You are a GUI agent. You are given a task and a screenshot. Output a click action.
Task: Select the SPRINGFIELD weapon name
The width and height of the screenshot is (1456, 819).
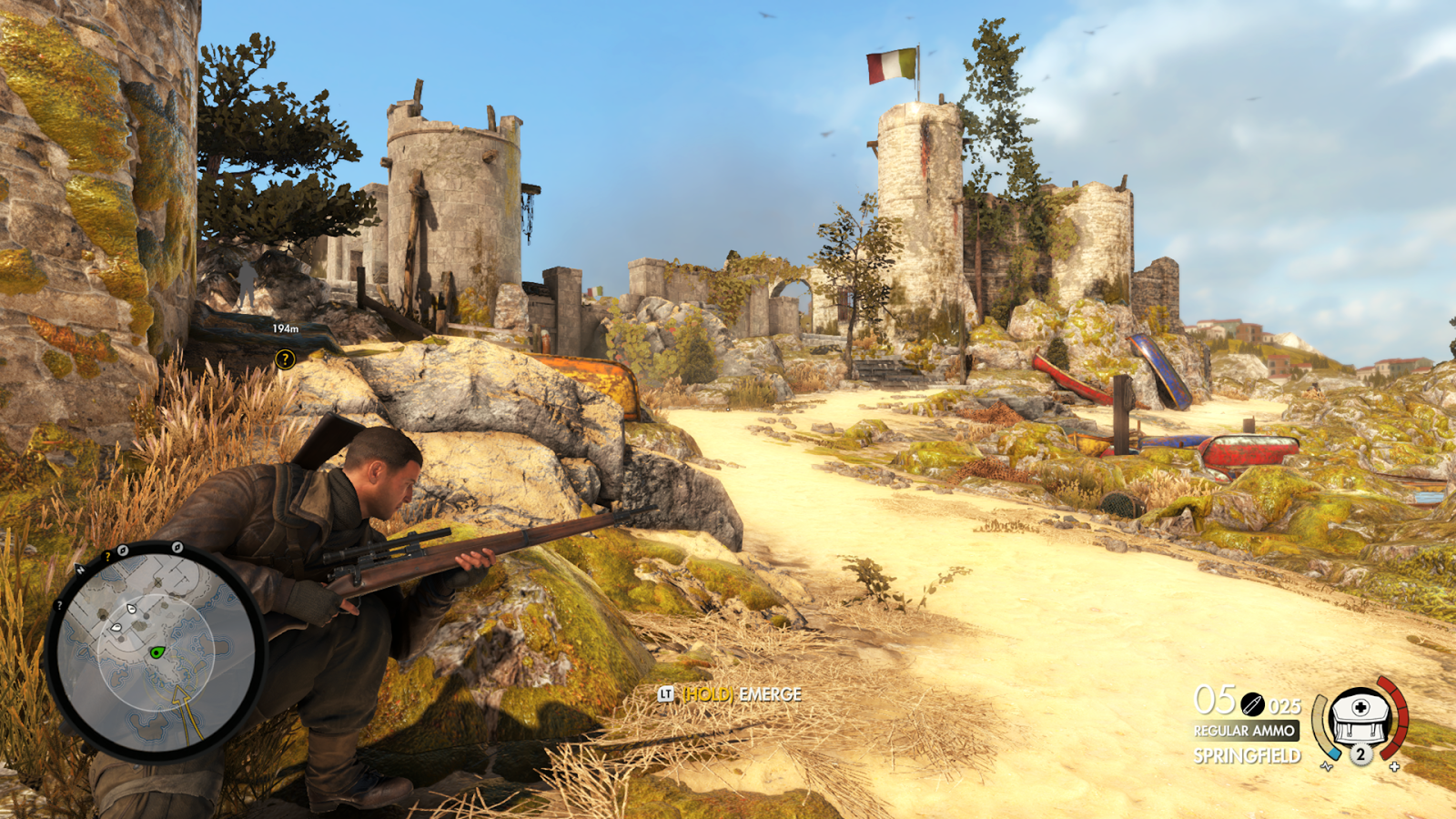coord(1248,755)
